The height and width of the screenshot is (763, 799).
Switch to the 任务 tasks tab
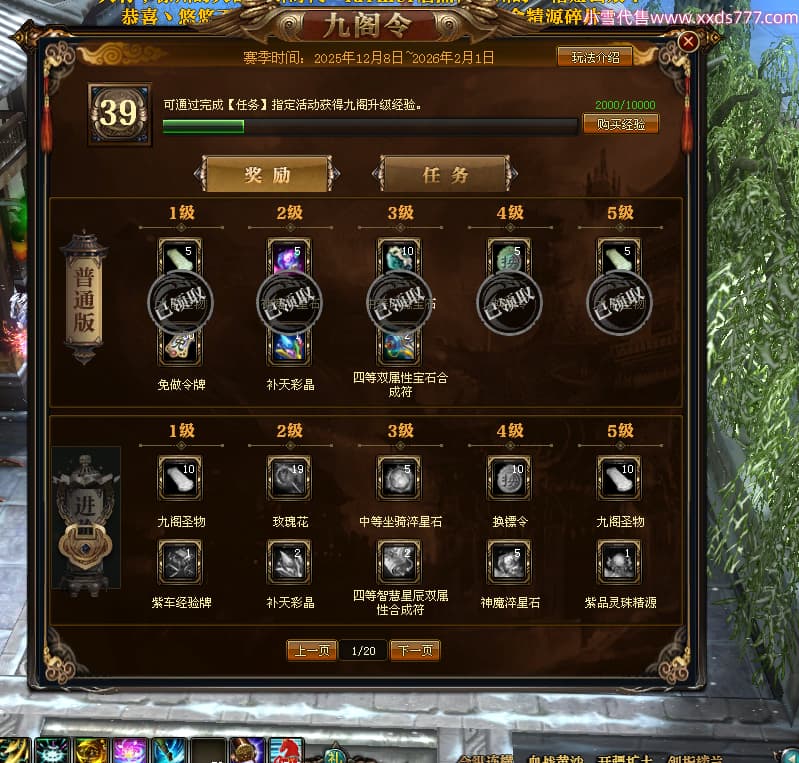tap(445, 174)
